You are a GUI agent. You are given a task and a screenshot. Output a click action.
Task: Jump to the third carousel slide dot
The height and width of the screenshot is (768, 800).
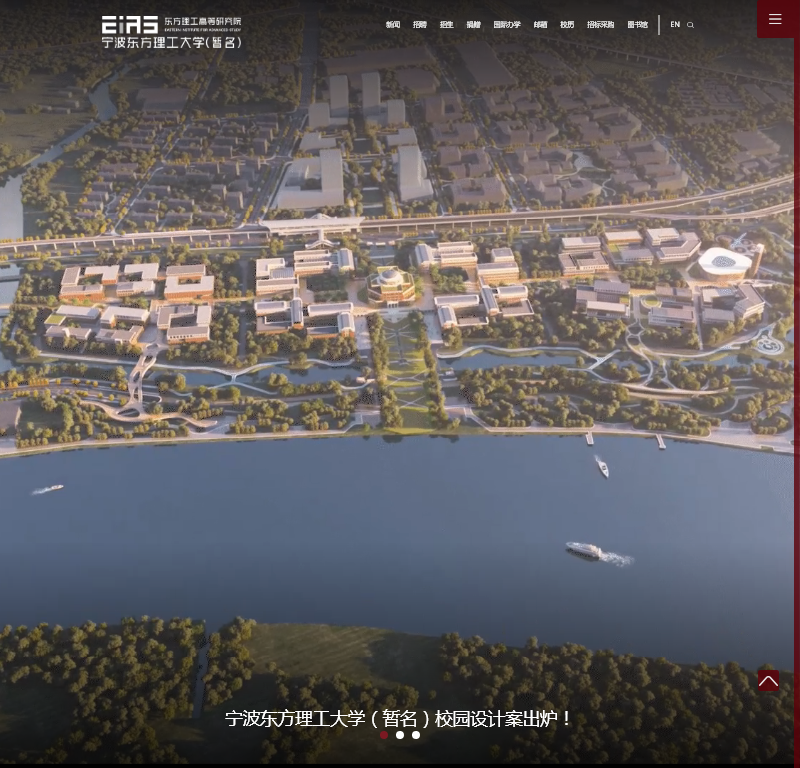point(416,735)
